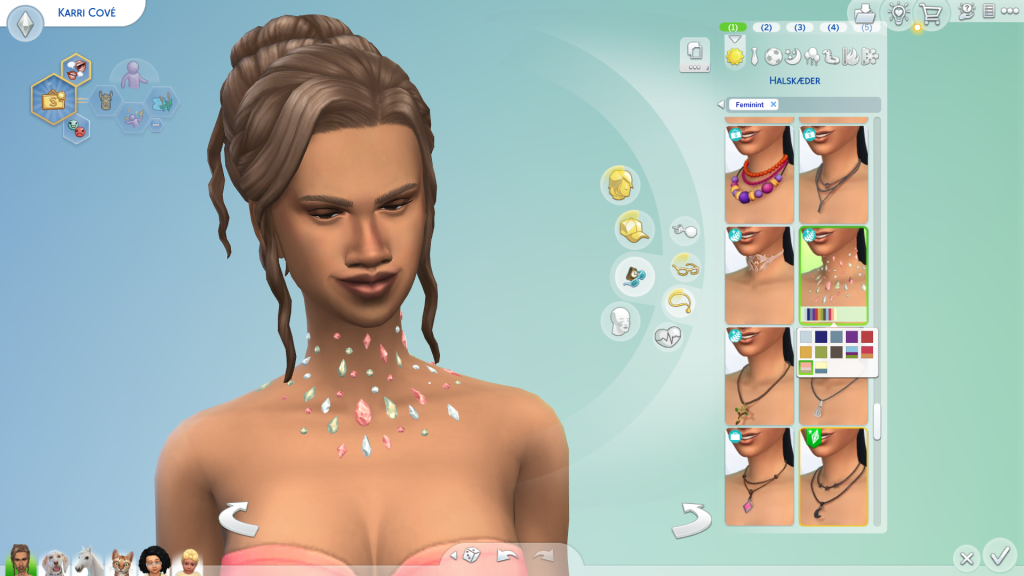This screenshot has height=576, width=1024.
Task: Rotate Sim using the left curved arrow
Action: [239, 519]
